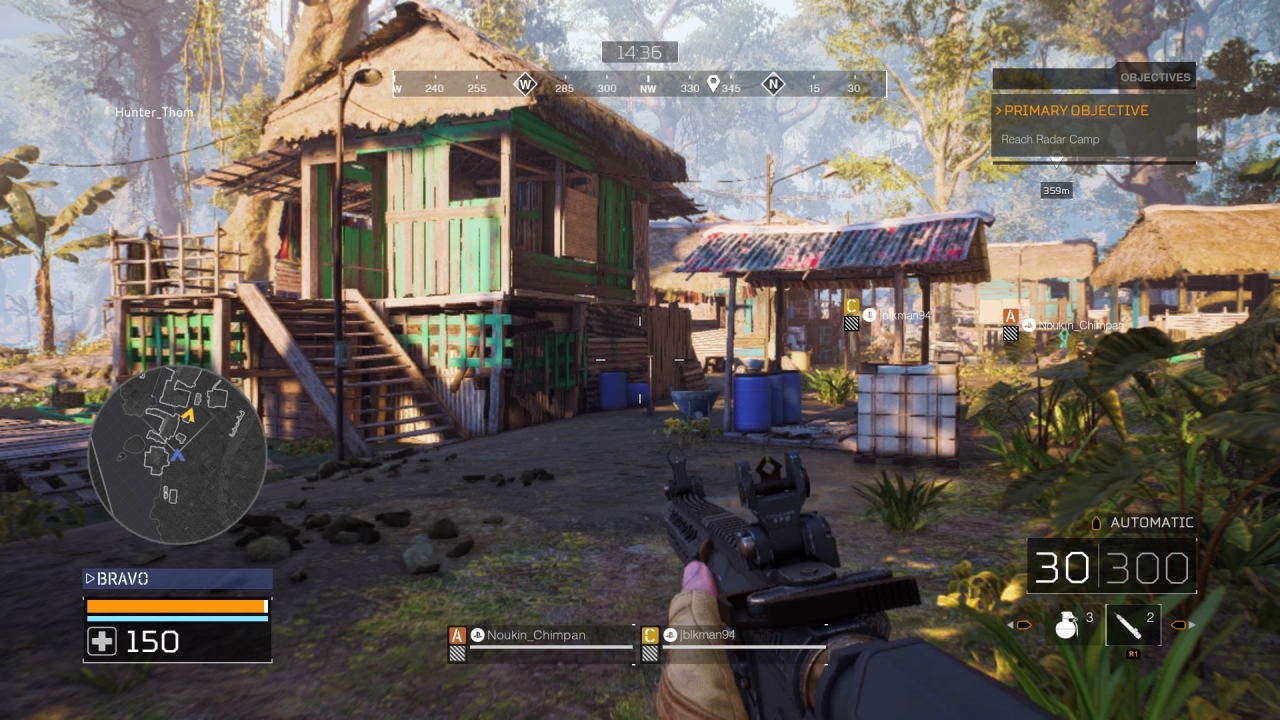Click Noukin_Chimpan's squad status card
The width and height of the screenshot is (1280, 720).
pyautogui.click(x=541, y=642)
